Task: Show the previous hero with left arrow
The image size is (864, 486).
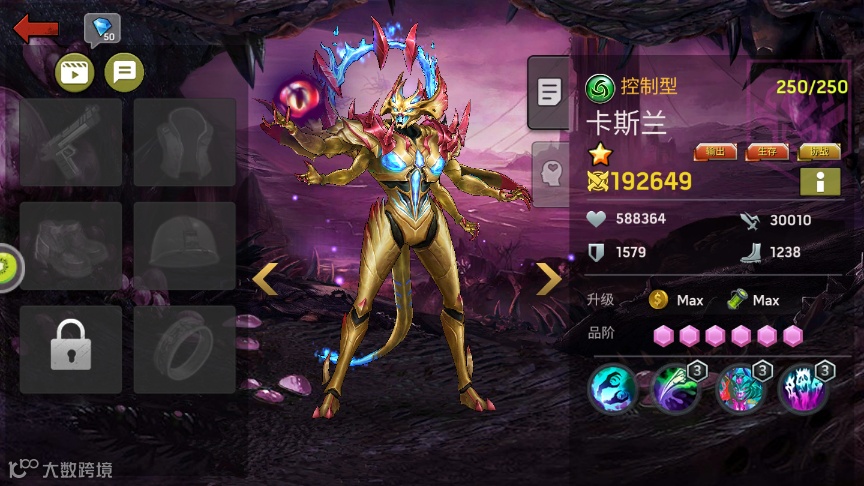Action: point(265,279)
